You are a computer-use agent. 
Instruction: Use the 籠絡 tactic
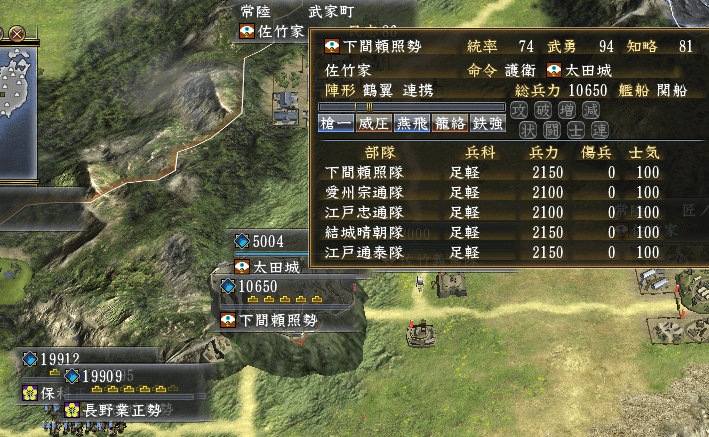click(x=445, y=124)
